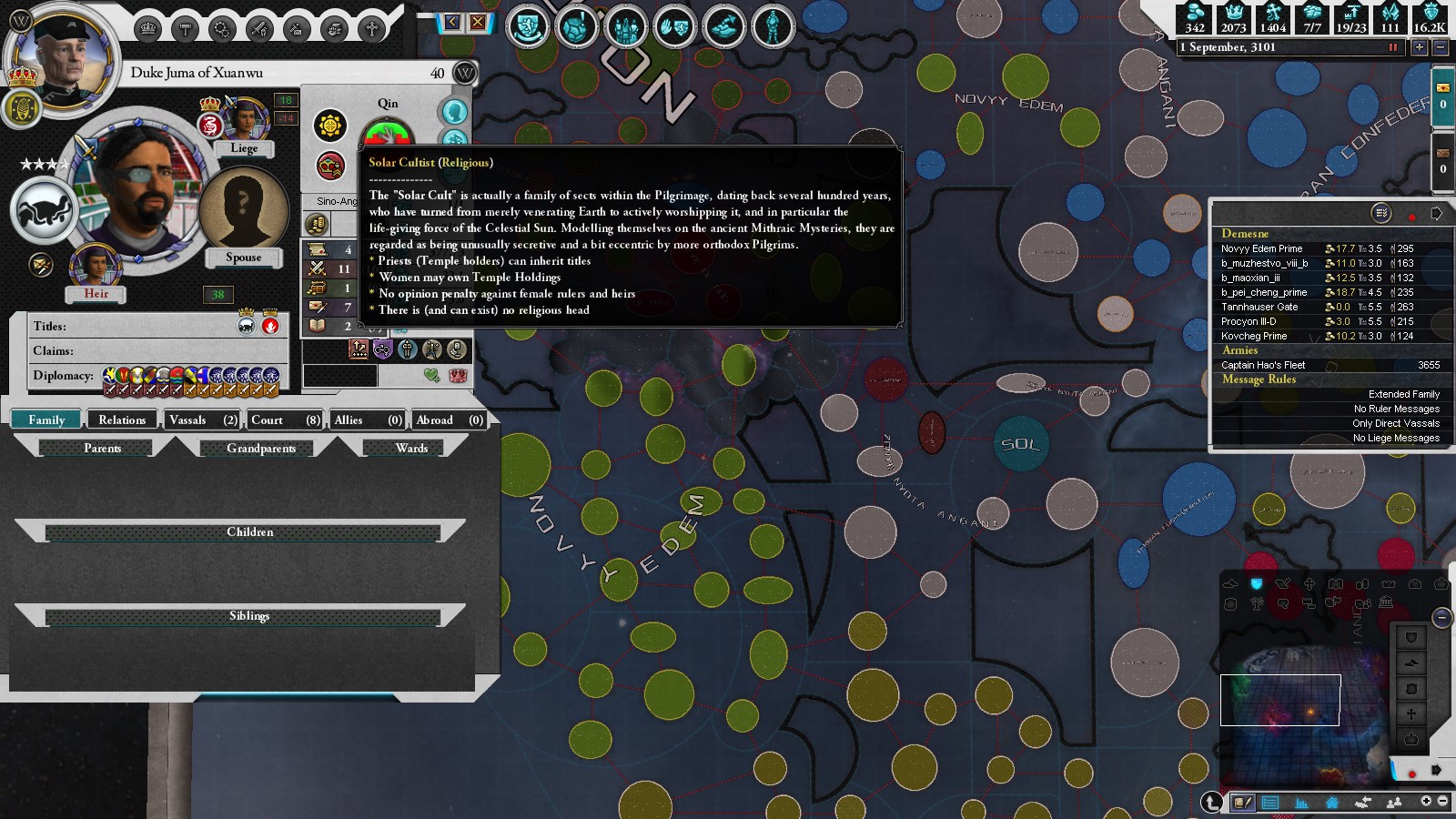Choose Tannhauser Gate from the Demesne list
This screenshot has width=1456, height=819.
point(1259,307)
